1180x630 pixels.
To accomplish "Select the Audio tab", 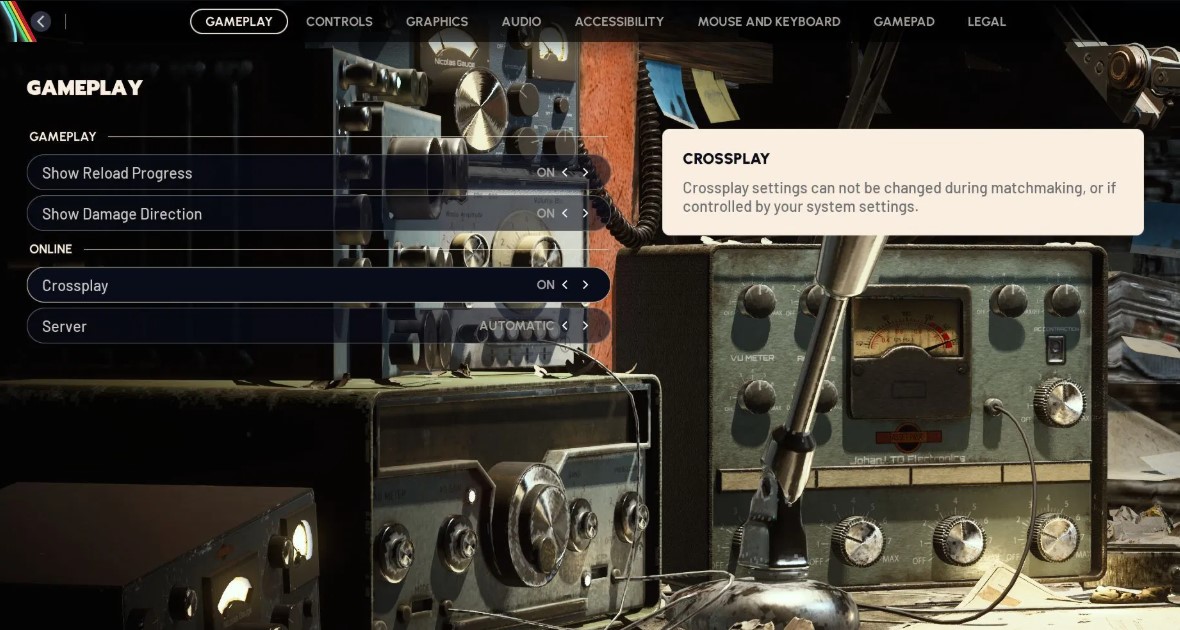I will click(521, 21).
